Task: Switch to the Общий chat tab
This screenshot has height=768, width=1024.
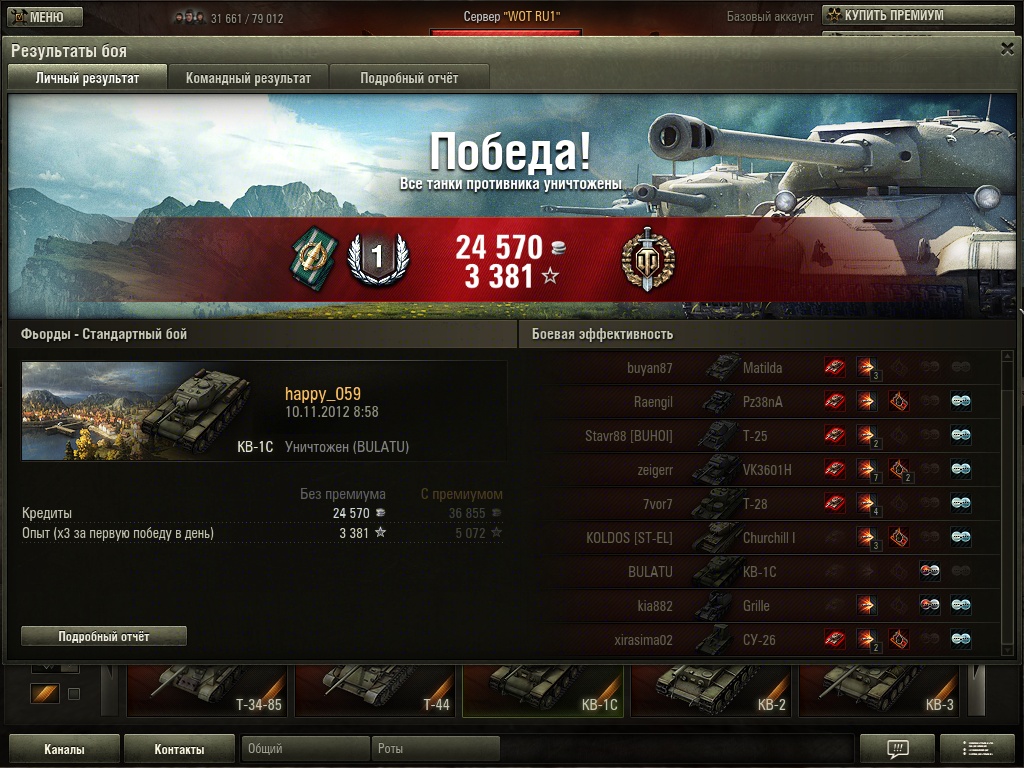Action: [x=305, y=749]
